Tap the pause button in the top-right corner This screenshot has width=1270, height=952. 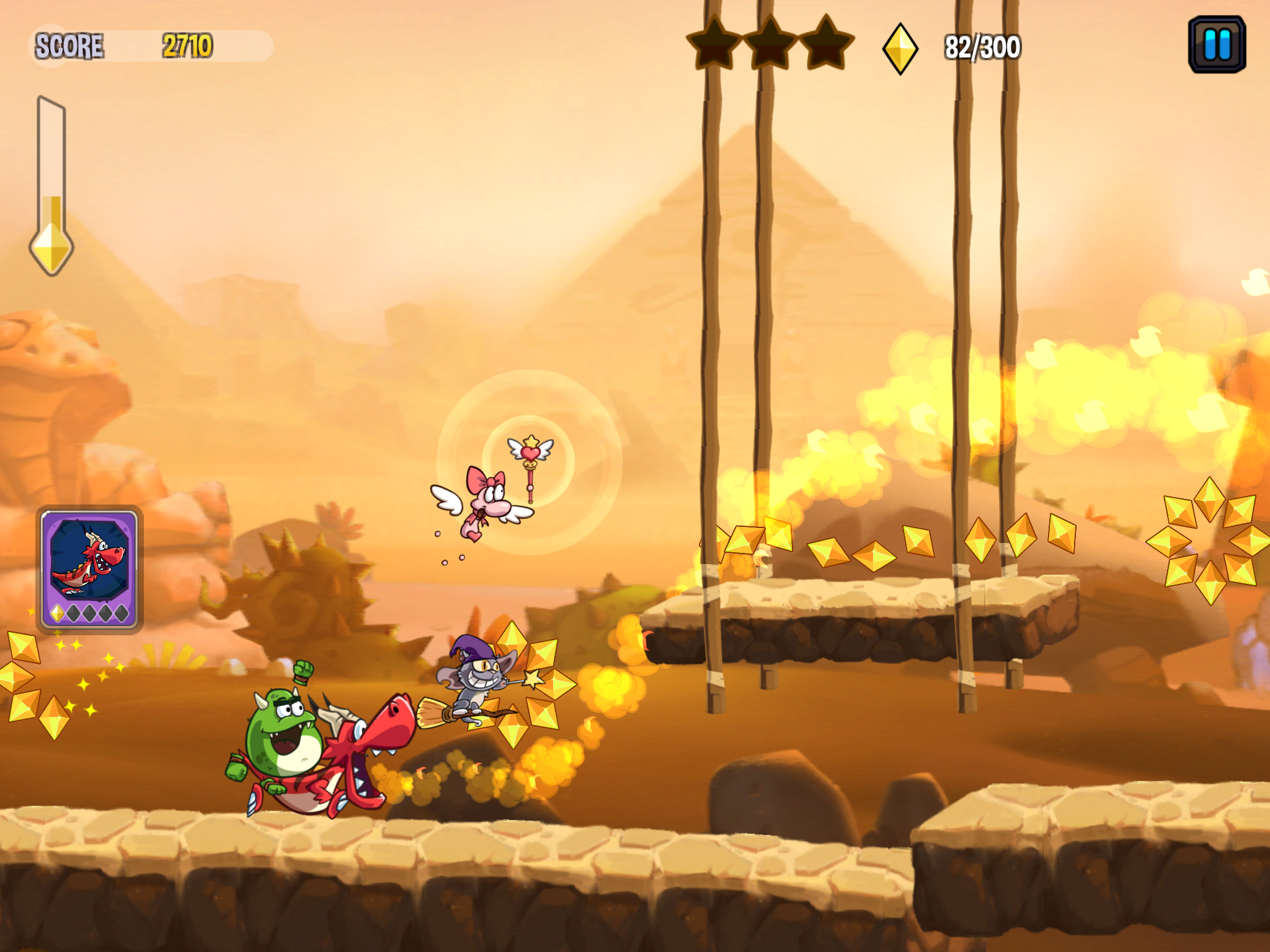[1218, 45]
